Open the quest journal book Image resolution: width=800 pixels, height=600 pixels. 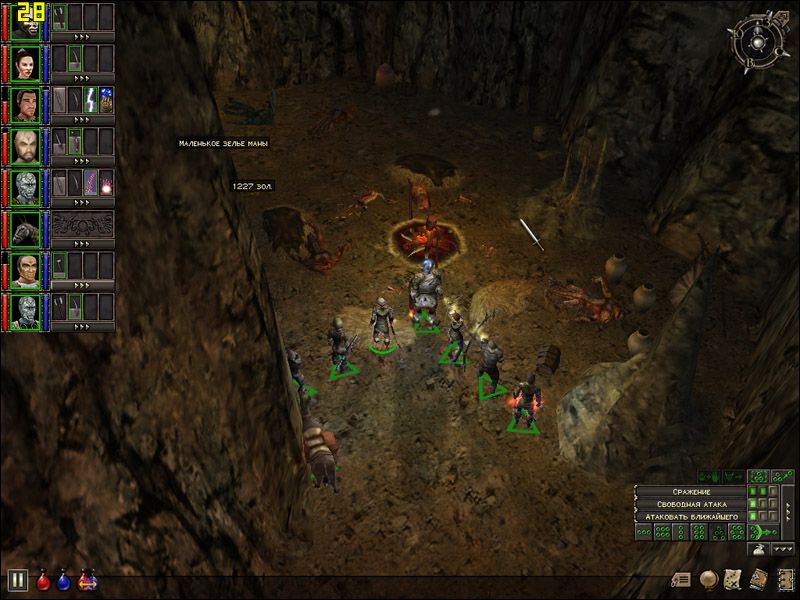(x=757, y=579)
